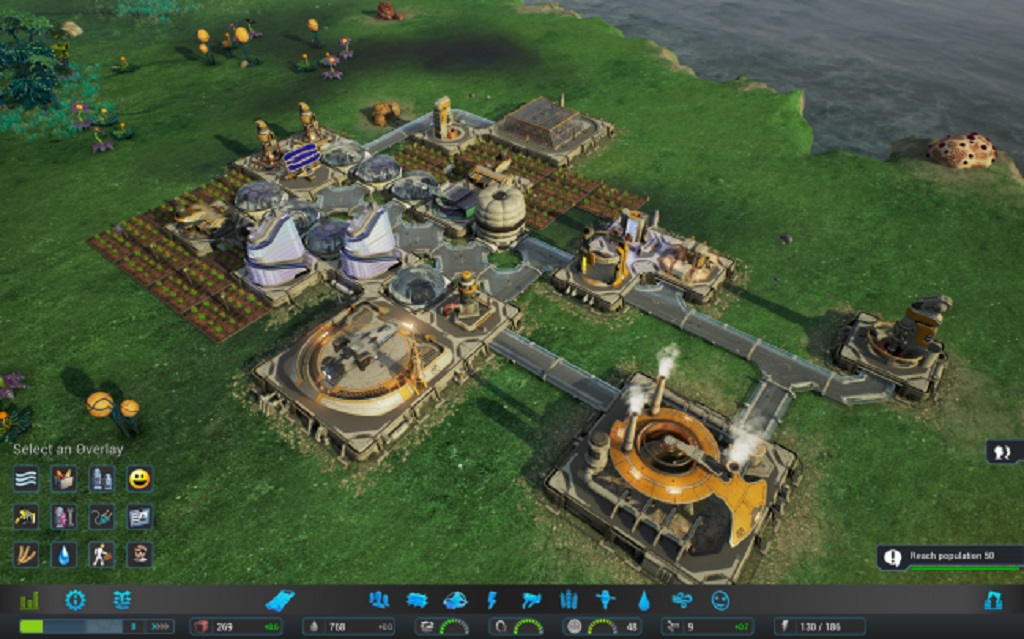
Task: Activate the walking commuter overlay
Action: click(x=102, y=554)
